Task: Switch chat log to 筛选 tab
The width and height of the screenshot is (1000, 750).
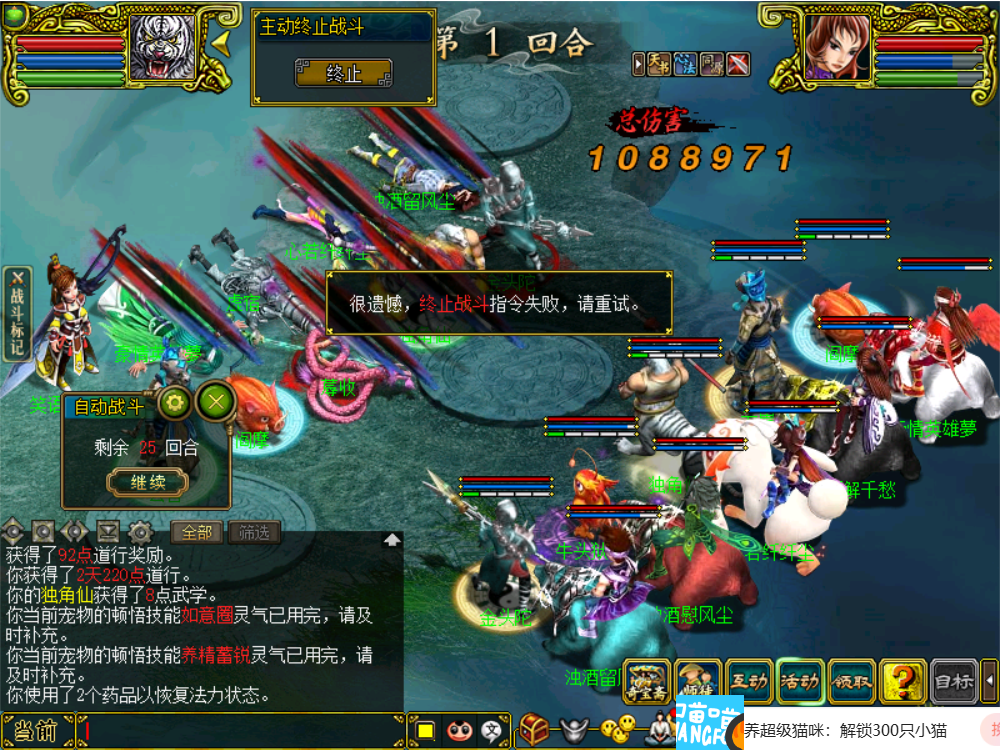Action: point(254,532)
